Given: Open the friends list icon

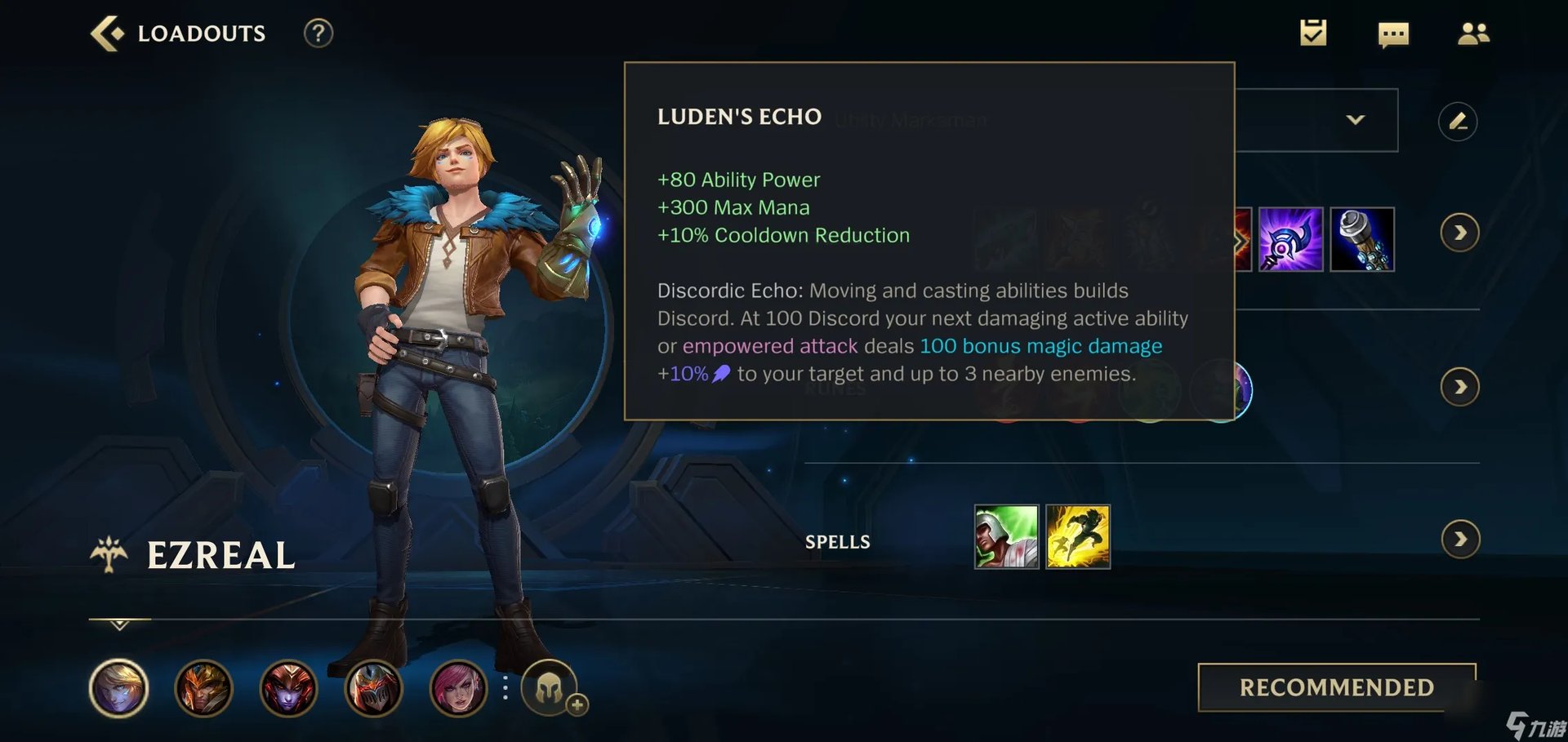Looking at the screenshot, I should tap(1473, 33).
